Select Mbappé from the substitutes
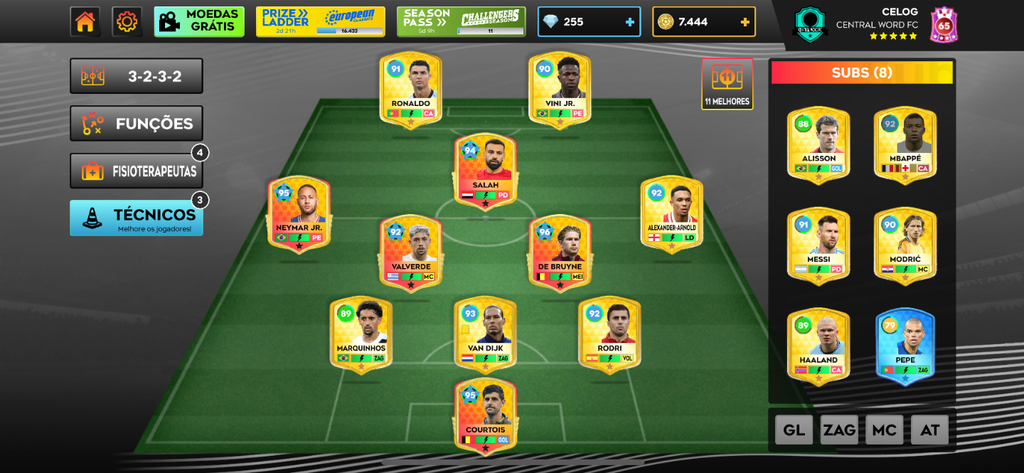 [x=905, y=145]
